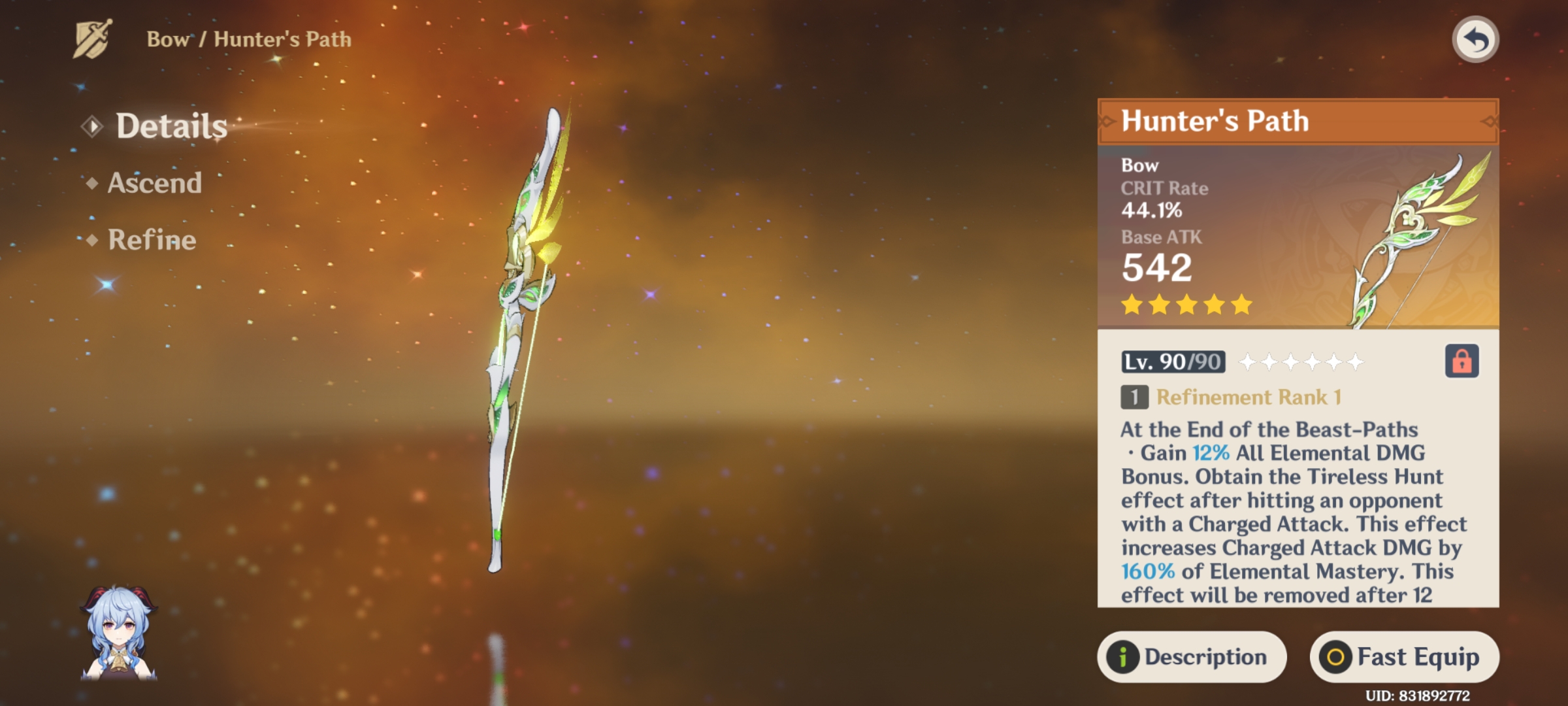Toggle the weapon lock icon
This screenshot has width=1568, height=706.
pyautogui.click(x=1462, y=361)
